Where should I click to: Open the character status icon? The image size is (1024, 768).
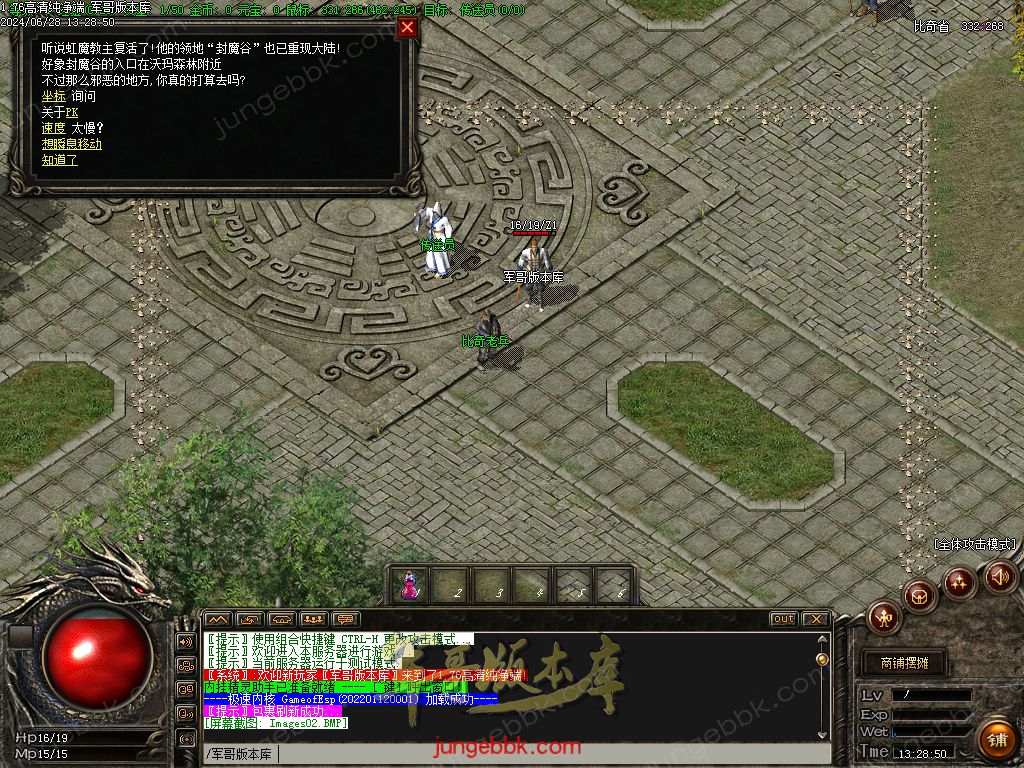point(884,617)
